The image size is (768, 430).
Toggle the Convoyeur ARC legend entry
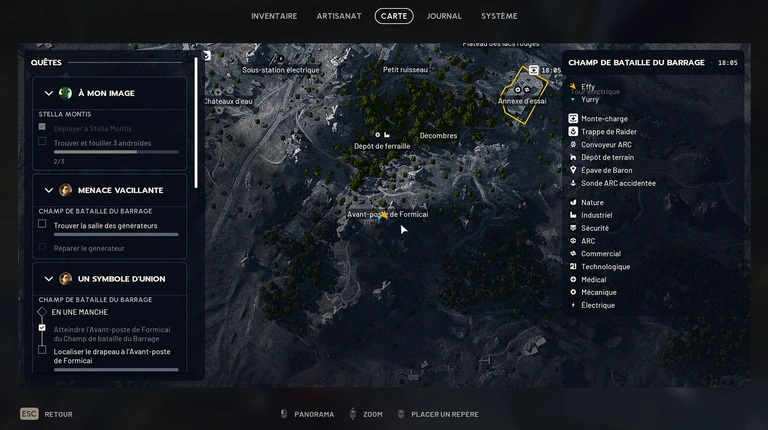[x=606, y=145]
